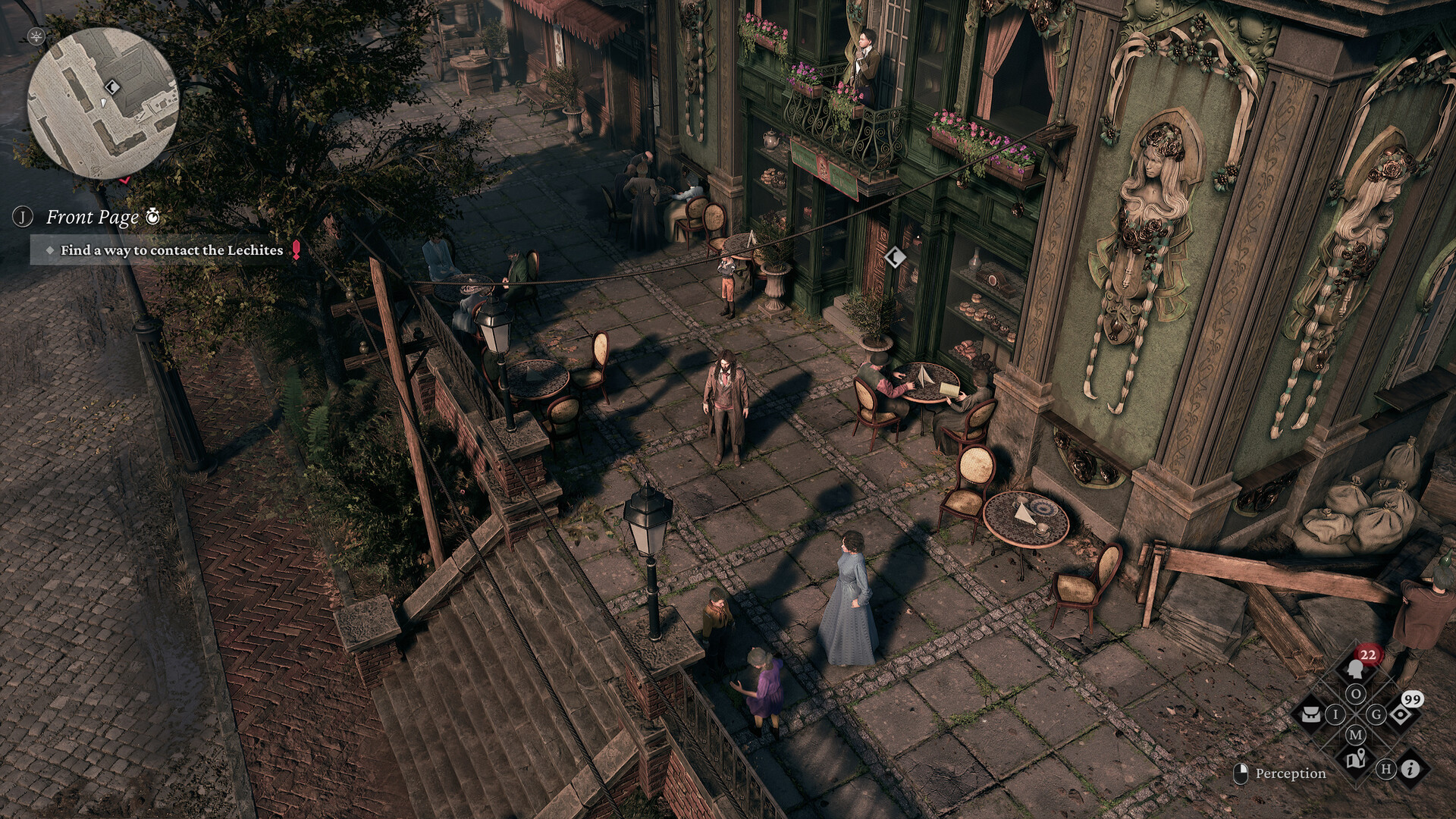Open the world map via the map-pin icon
Screen dimensions: 1456x819
[x=1356, y=758]
